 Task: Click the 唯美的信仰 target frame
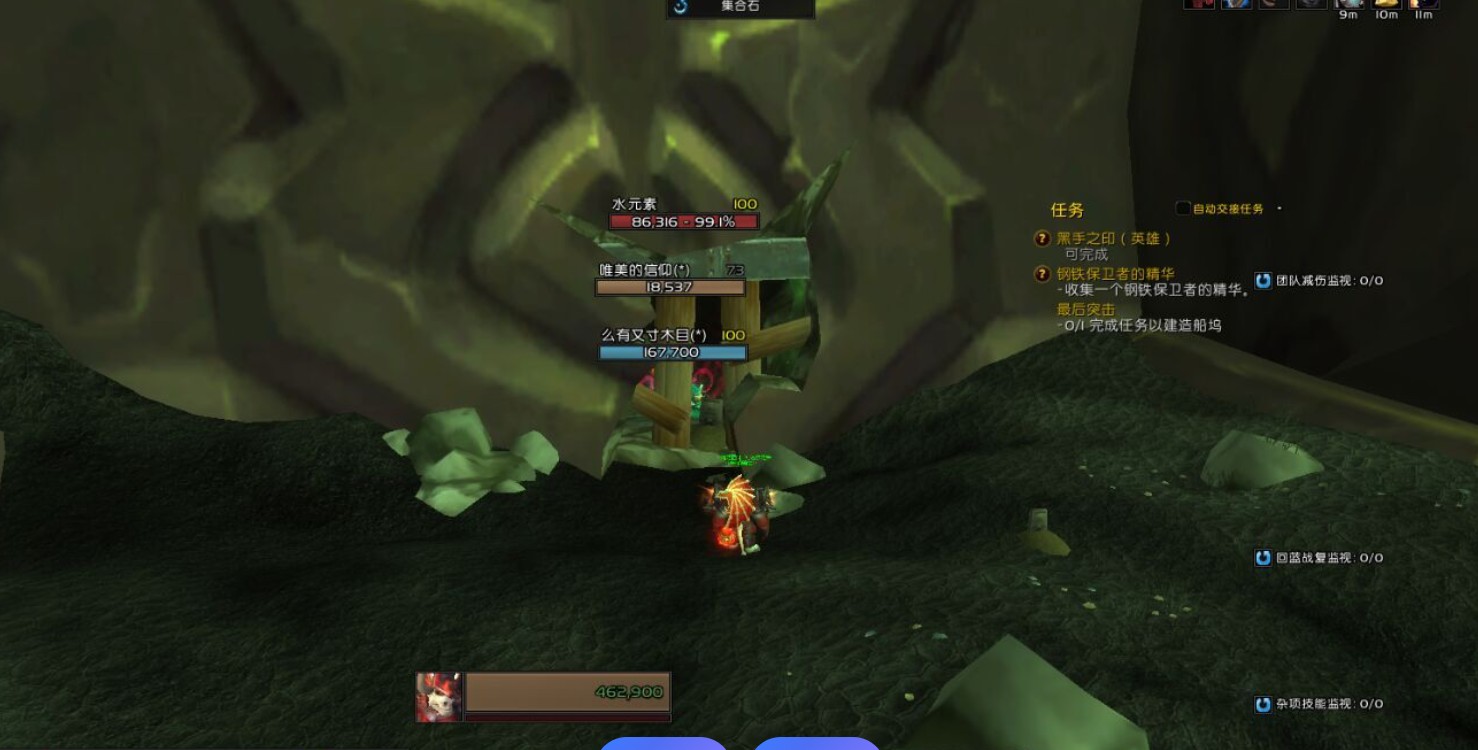[x=670, y=280]
